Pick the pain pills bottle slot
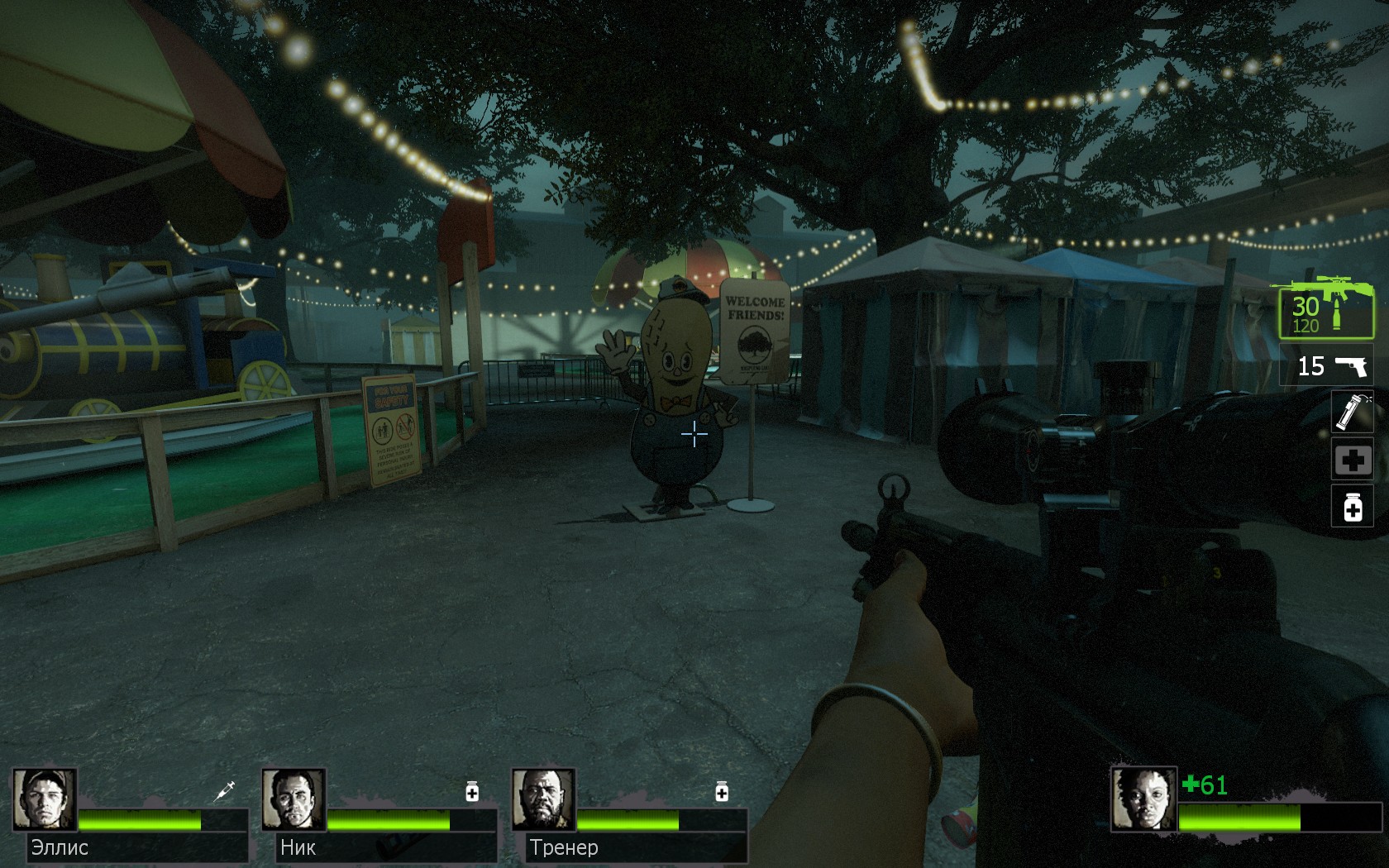 pos(1353,507)
